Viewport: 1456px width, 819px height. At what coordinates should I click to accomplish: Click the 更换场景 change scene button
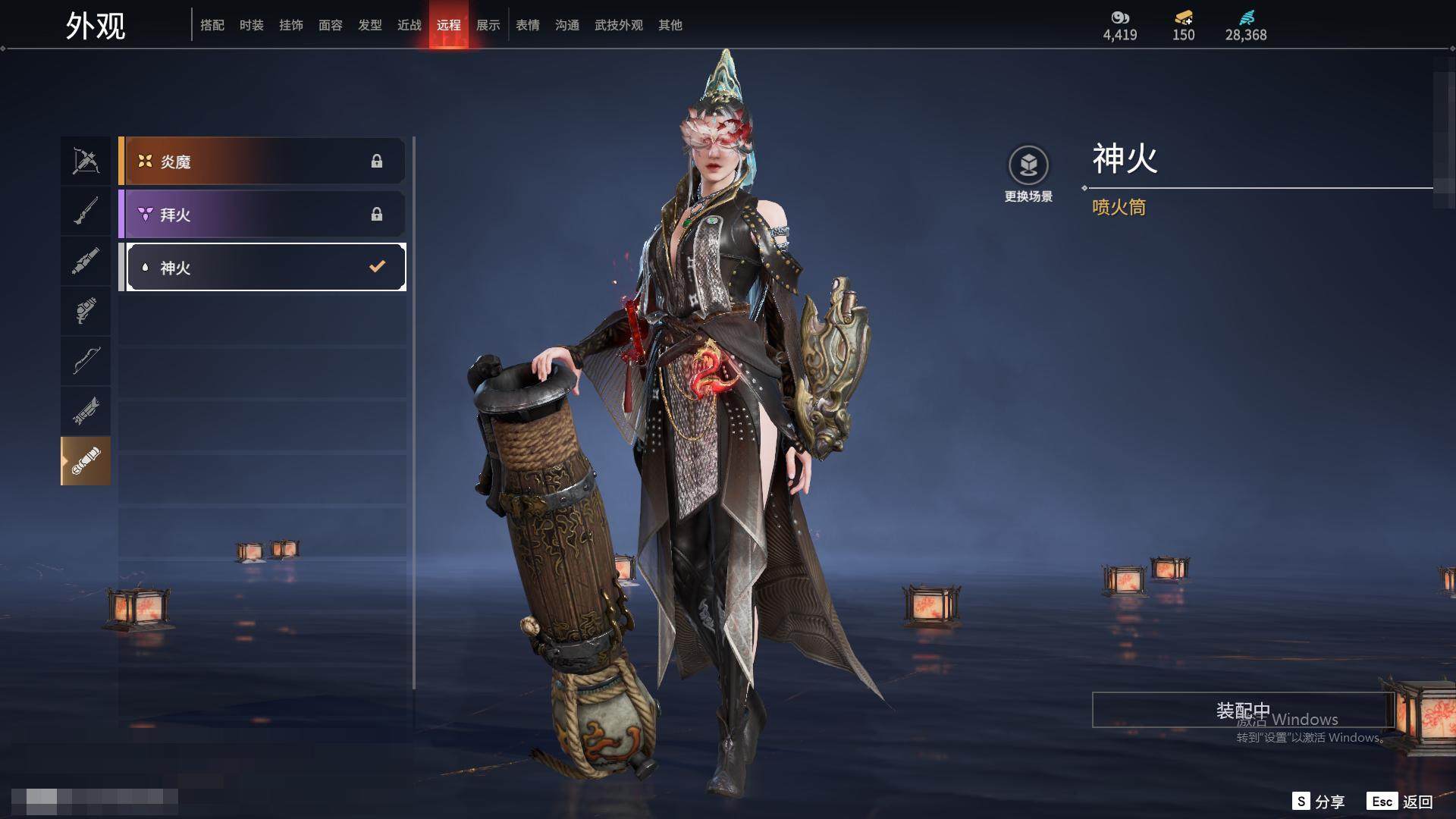(1028, 174)
